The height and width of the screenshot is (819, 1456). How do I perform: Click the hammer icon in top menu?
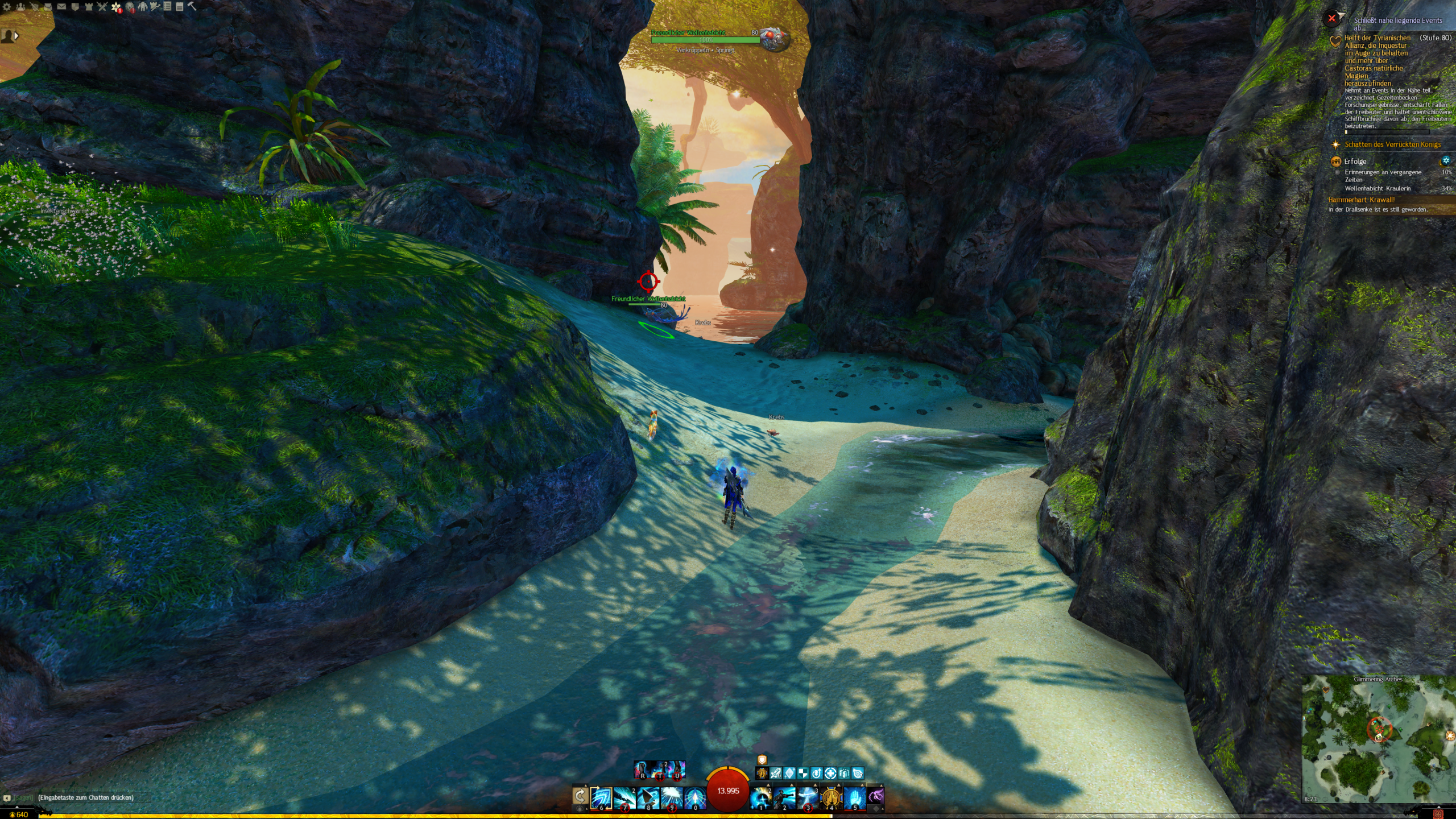point(192,7)
